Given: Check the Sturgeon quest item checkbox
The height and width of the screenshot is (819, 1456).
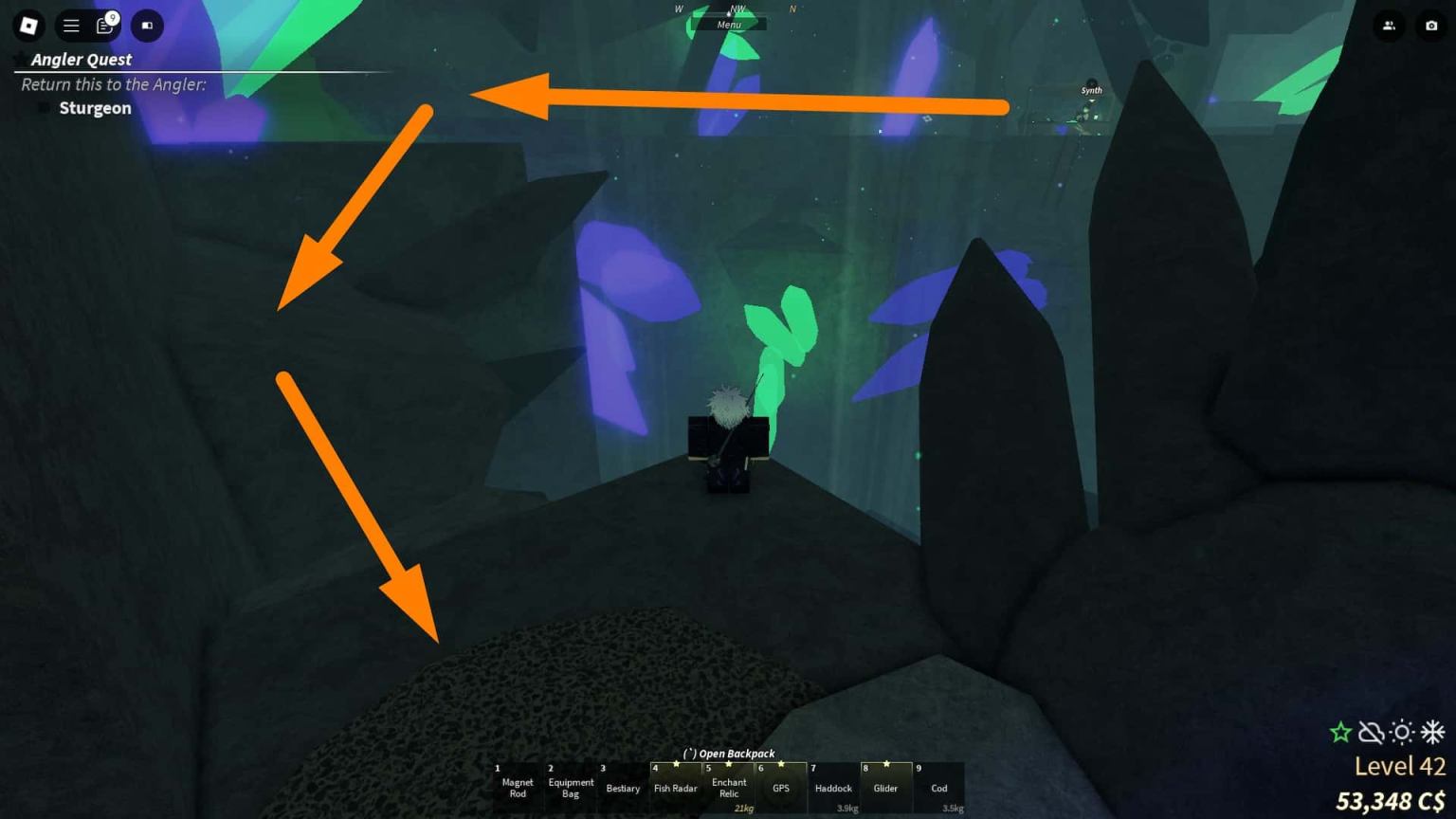Looking at the screenshot, I should tap(42, 107).
